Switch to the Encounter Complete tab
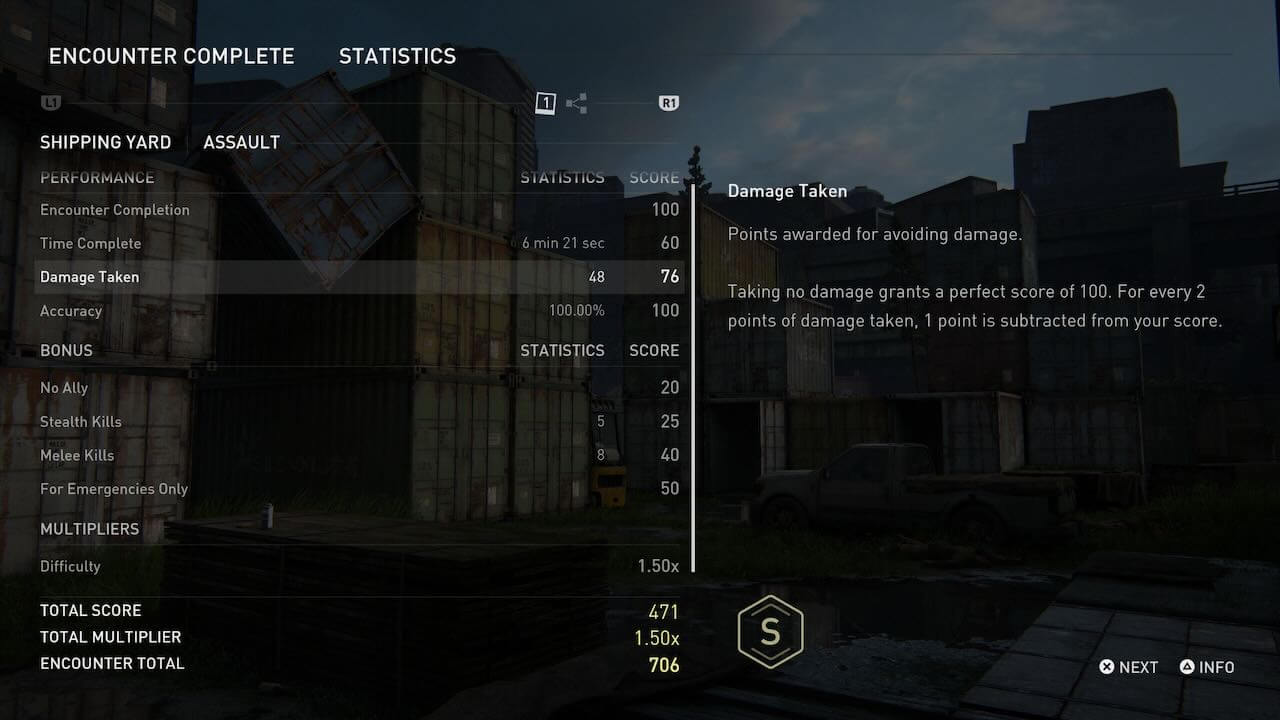 (171, 56)
